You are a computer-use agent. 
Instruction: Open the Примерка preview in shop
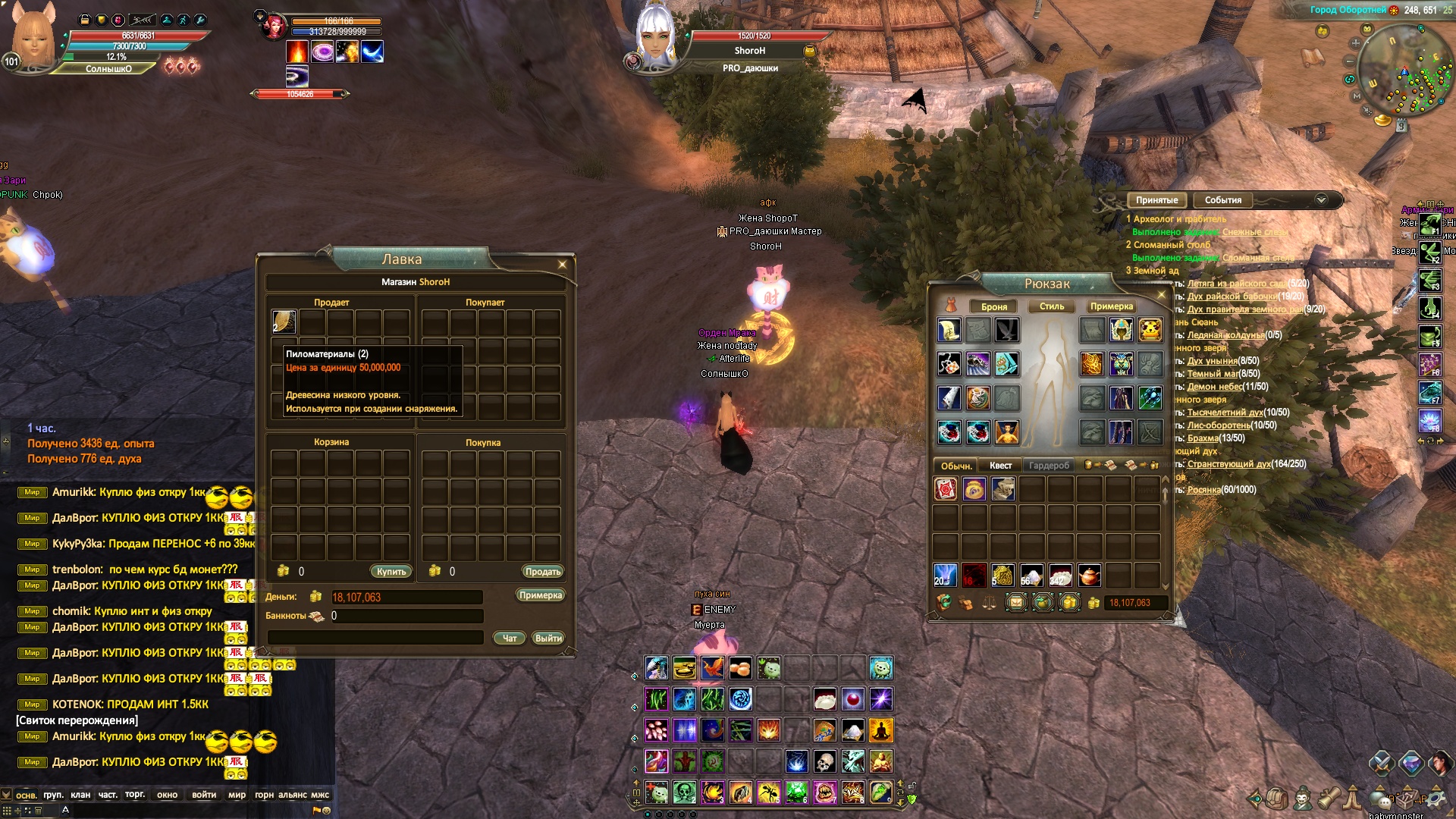point(540,595)
